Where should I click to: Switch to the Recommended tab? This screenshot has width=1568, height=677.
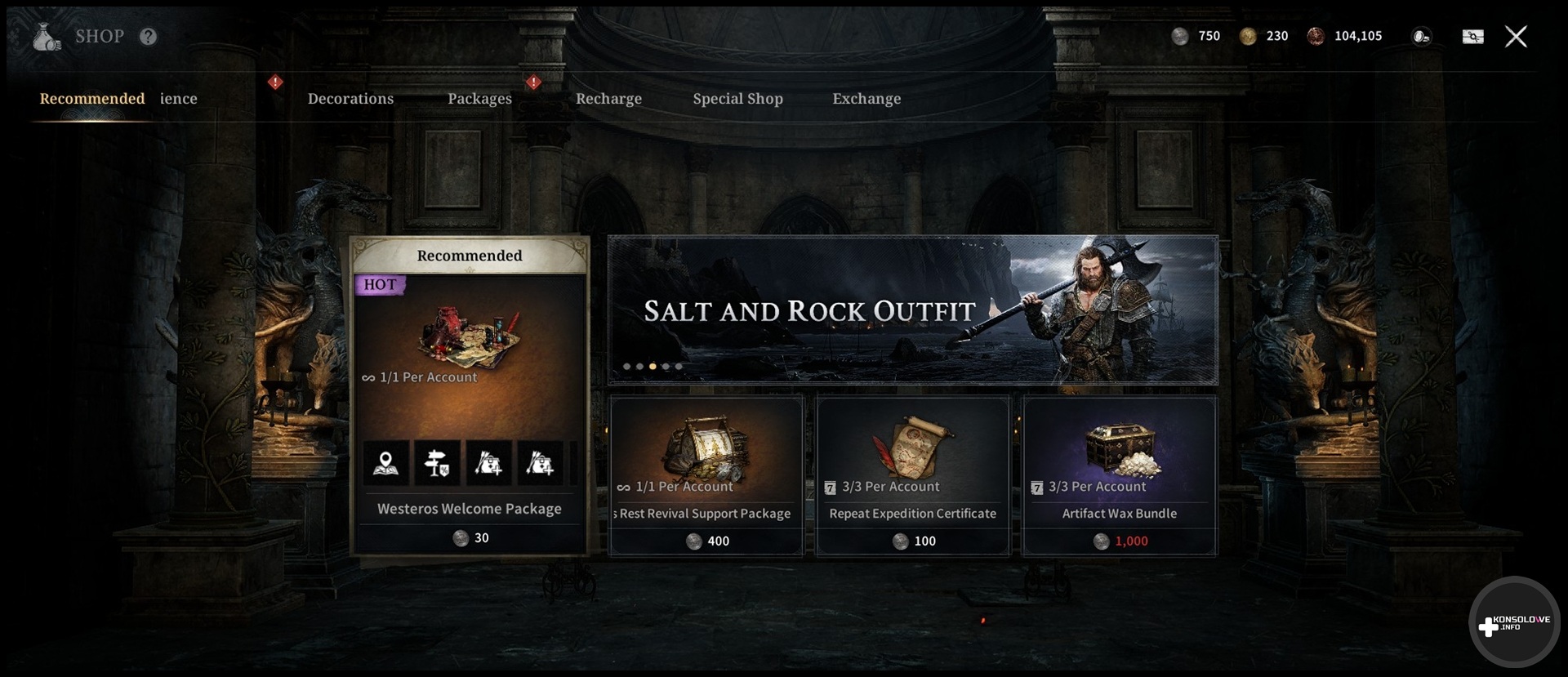92,99
